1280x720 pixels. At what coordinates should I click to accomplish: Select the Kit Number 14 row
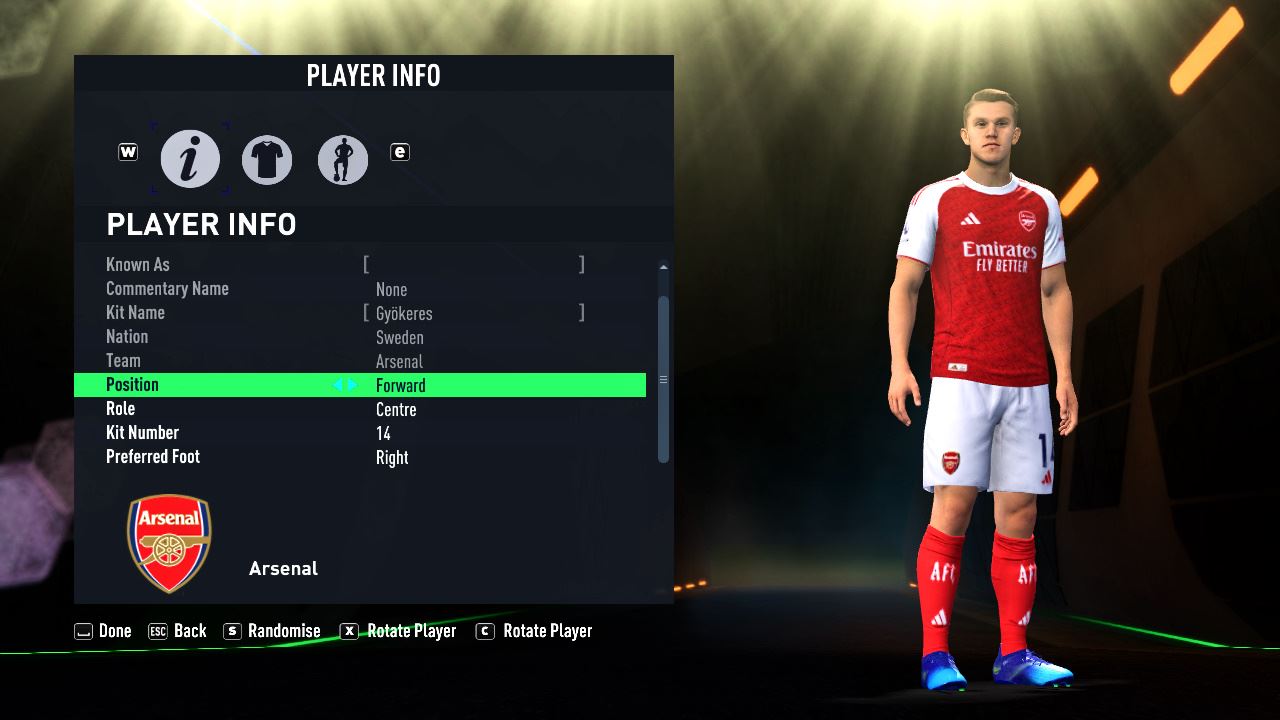pos(360,433)
